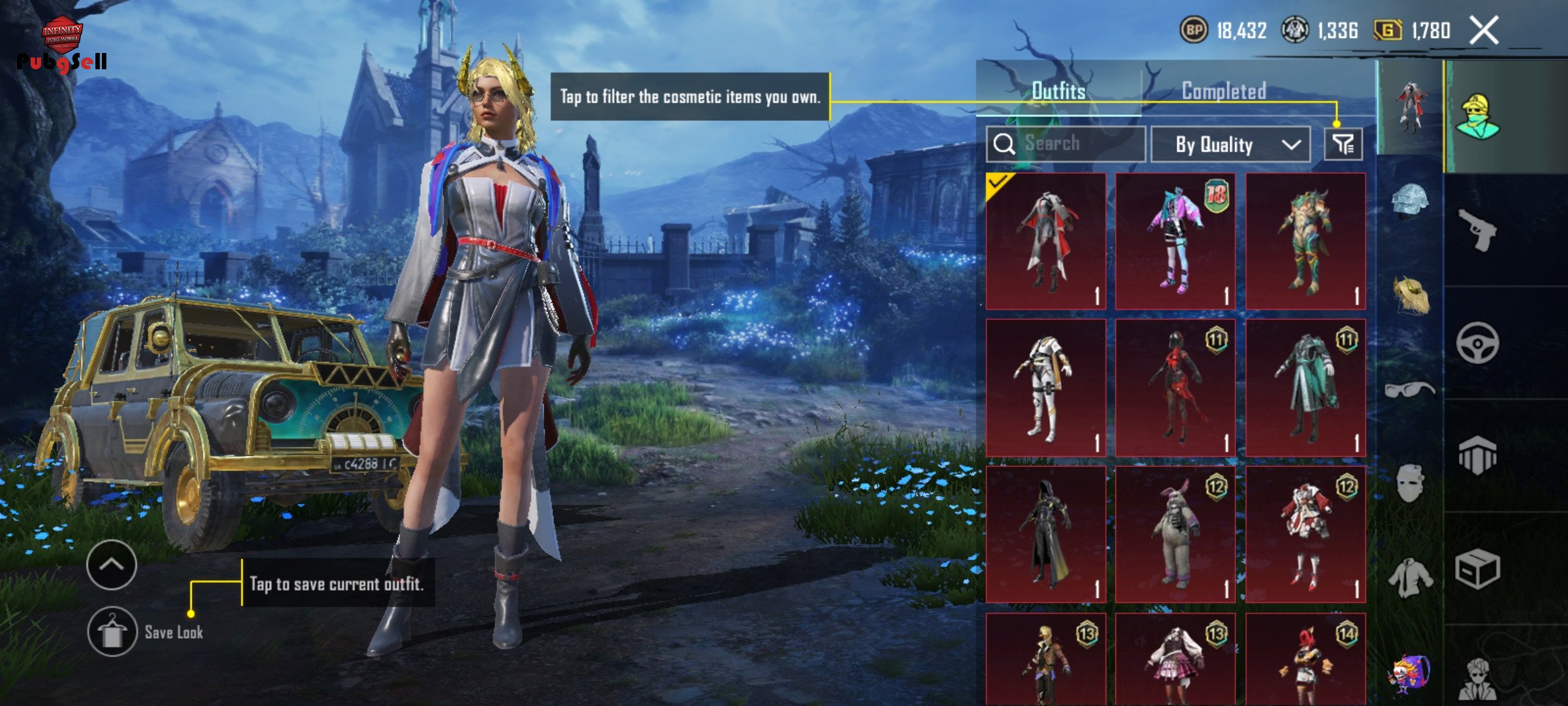Screen dimensions: 1568x706
Task: Open the glasses accessory category
Action: tap(1410, 390)
